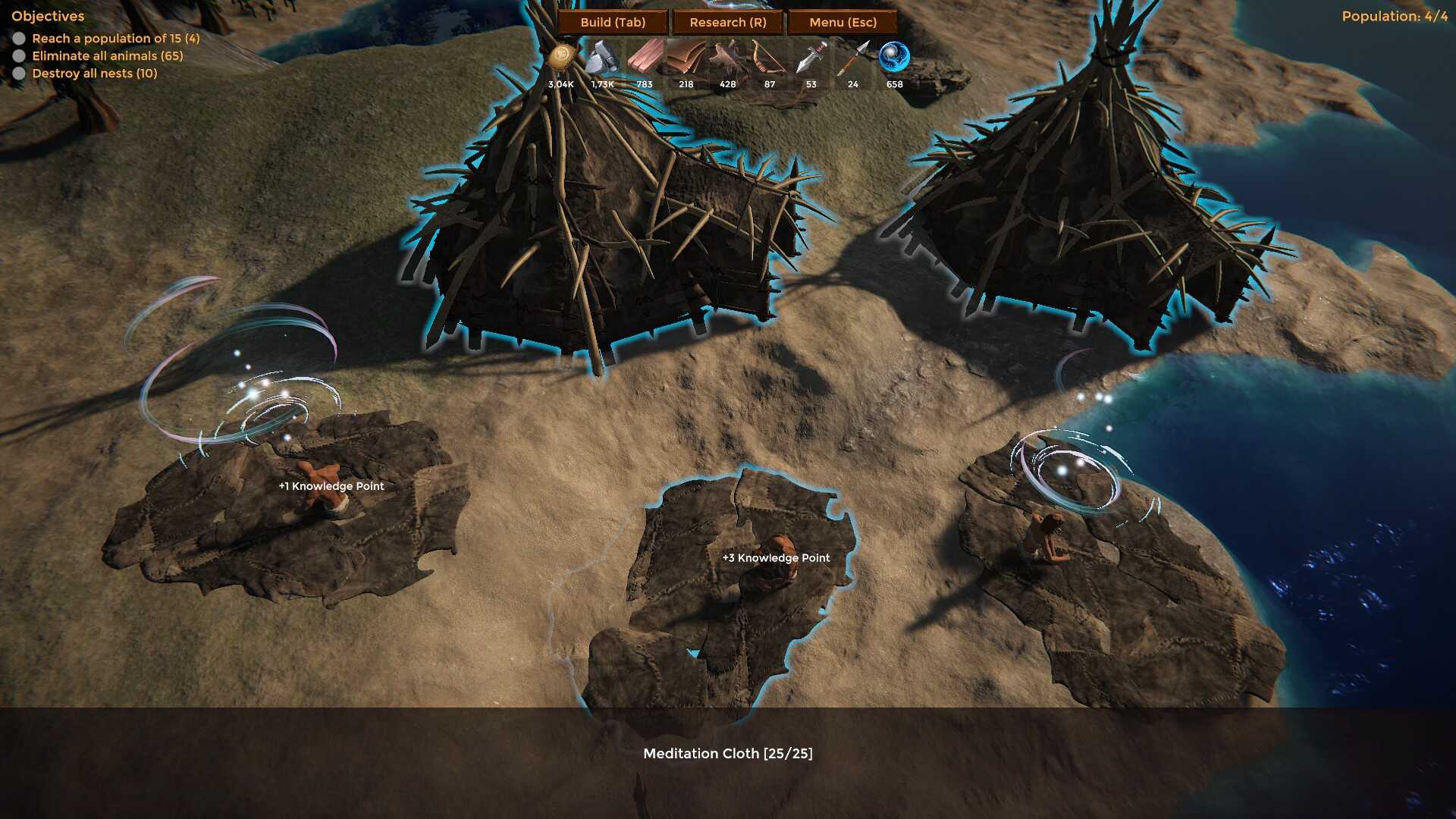Click the stone resource icon
The height and width of the screenshot is (819, 1456).
coord(603,58)
